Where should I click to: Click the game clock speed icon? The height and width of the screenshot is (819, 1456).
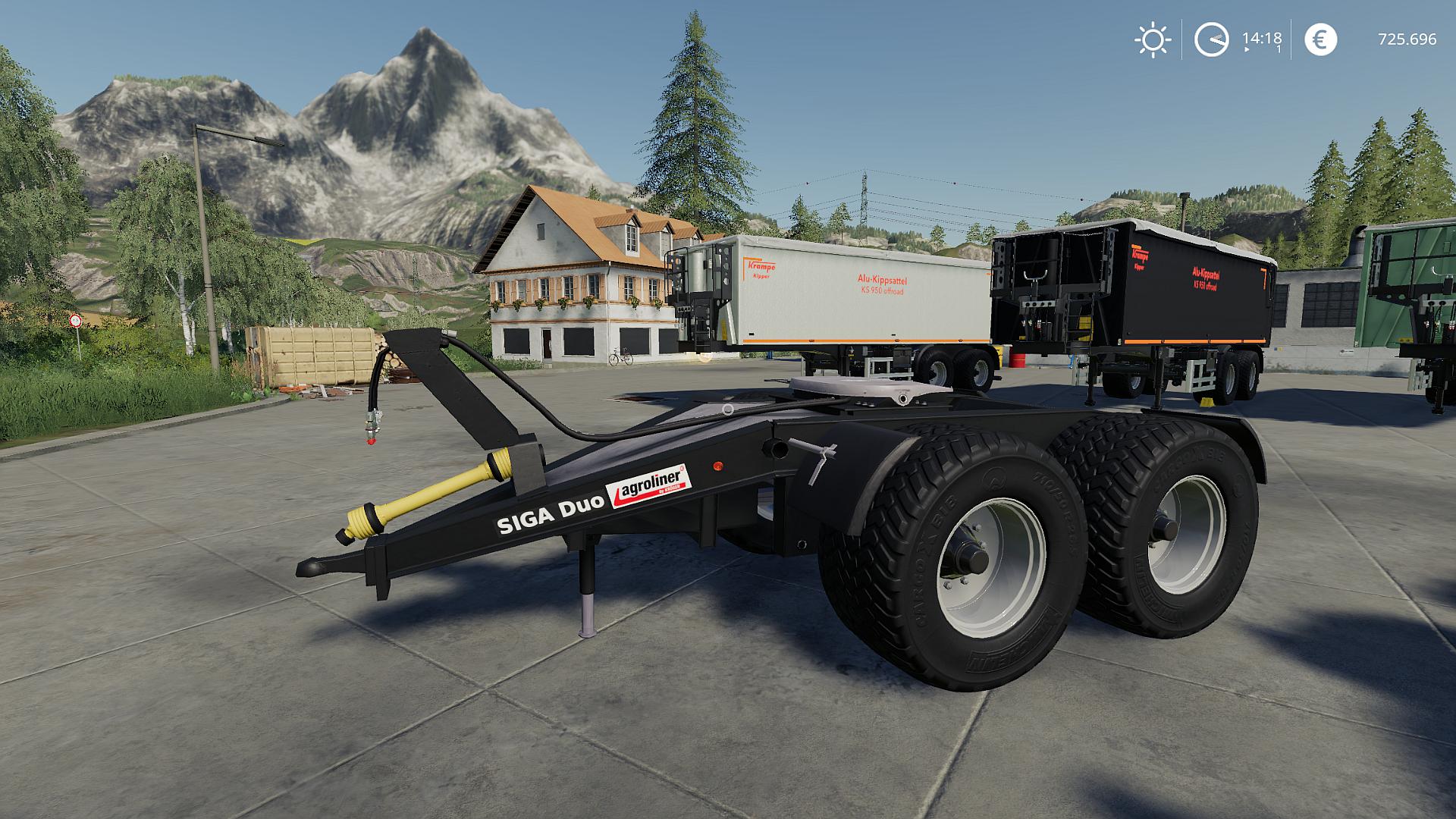tap(1211, 39)
